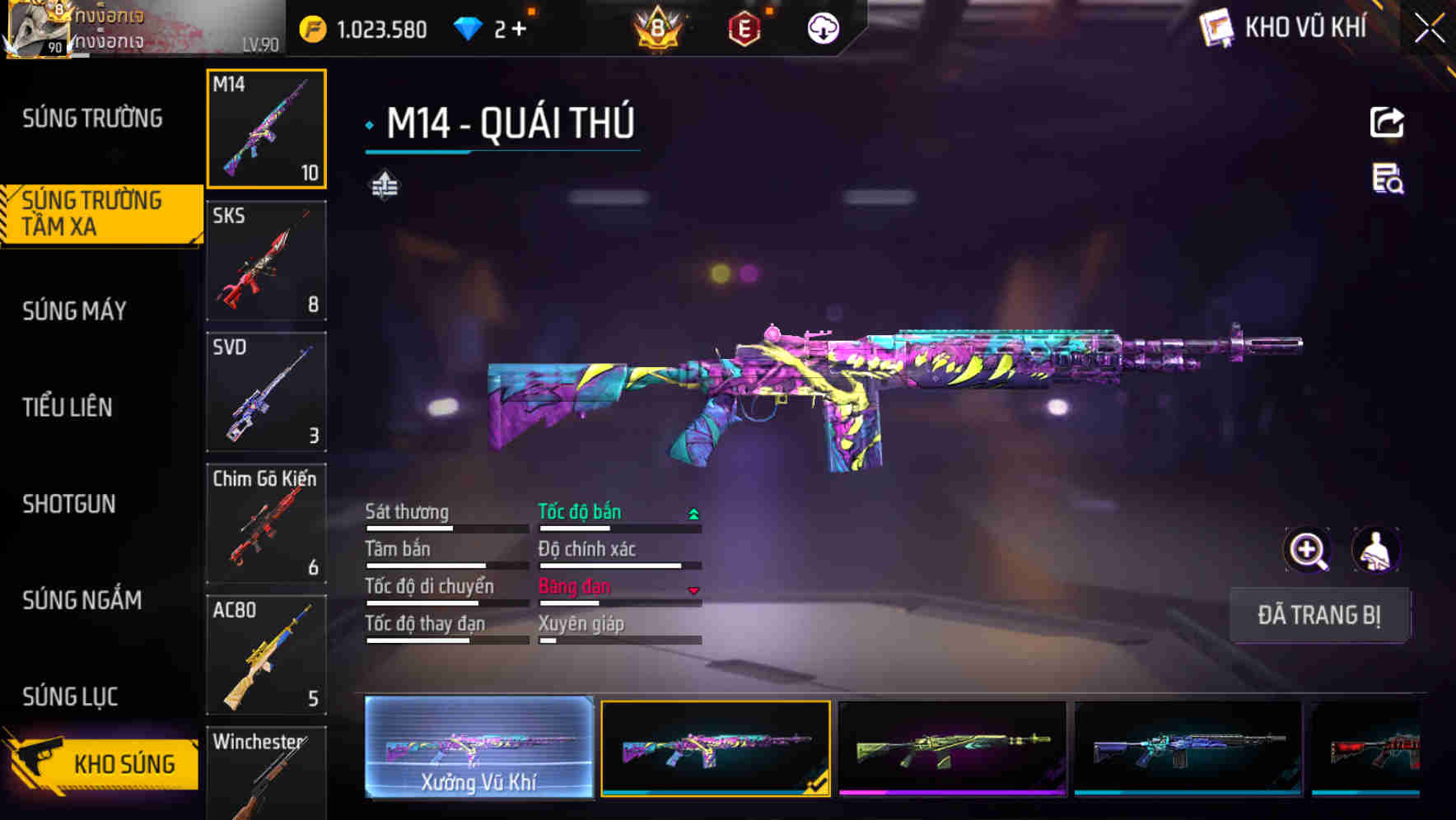Open the weapon attribute upgrade icon below title

click(384, 185)
